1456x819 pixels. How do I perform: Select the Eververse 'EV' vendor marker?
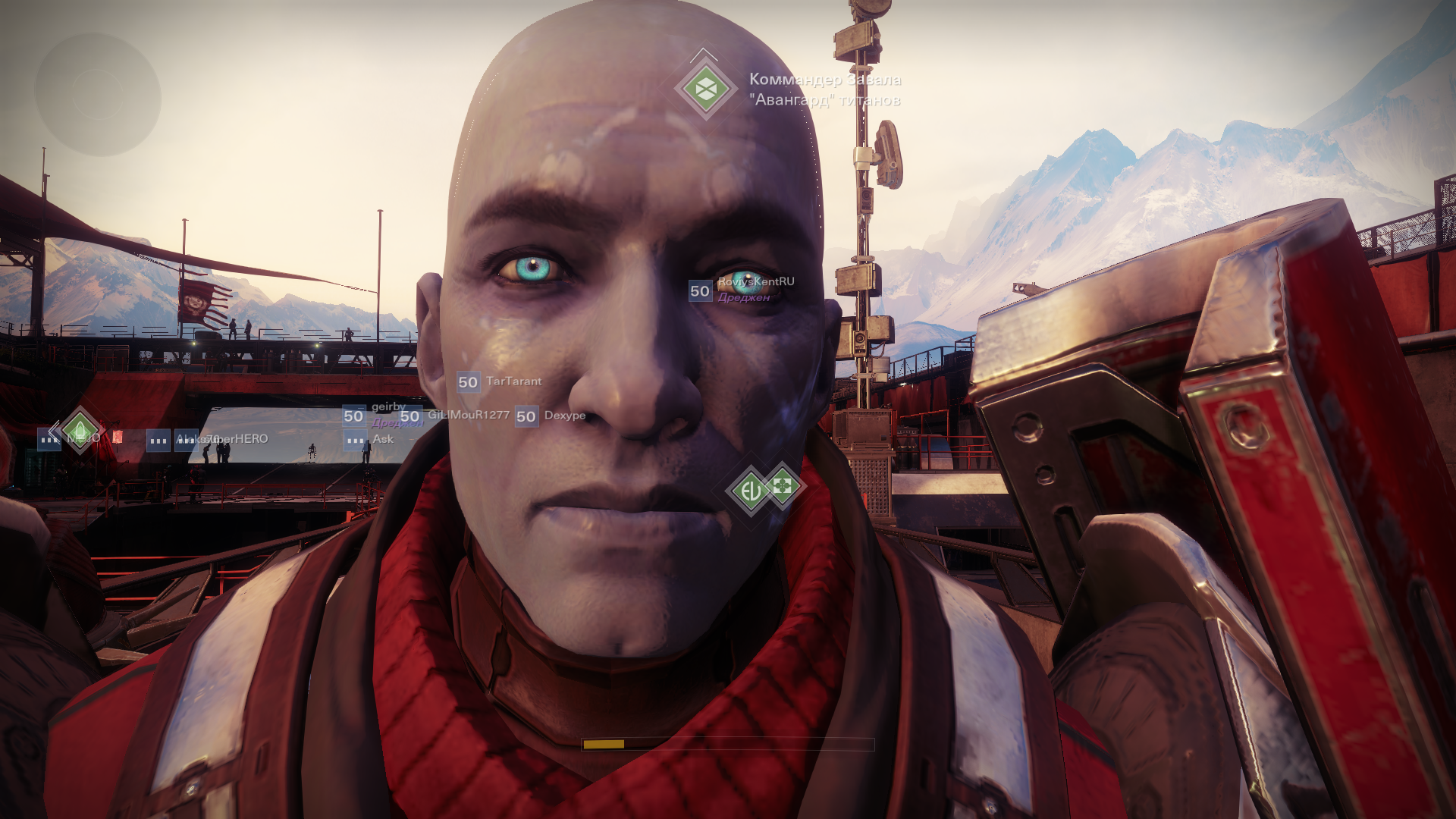(750, 491)
